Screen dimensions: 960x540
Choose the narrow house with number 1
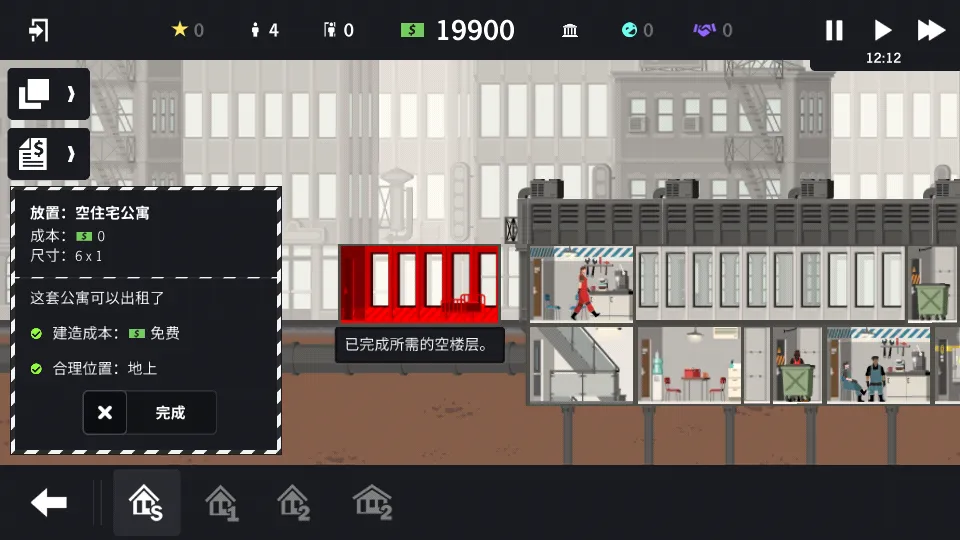click(x=221, y=502)
